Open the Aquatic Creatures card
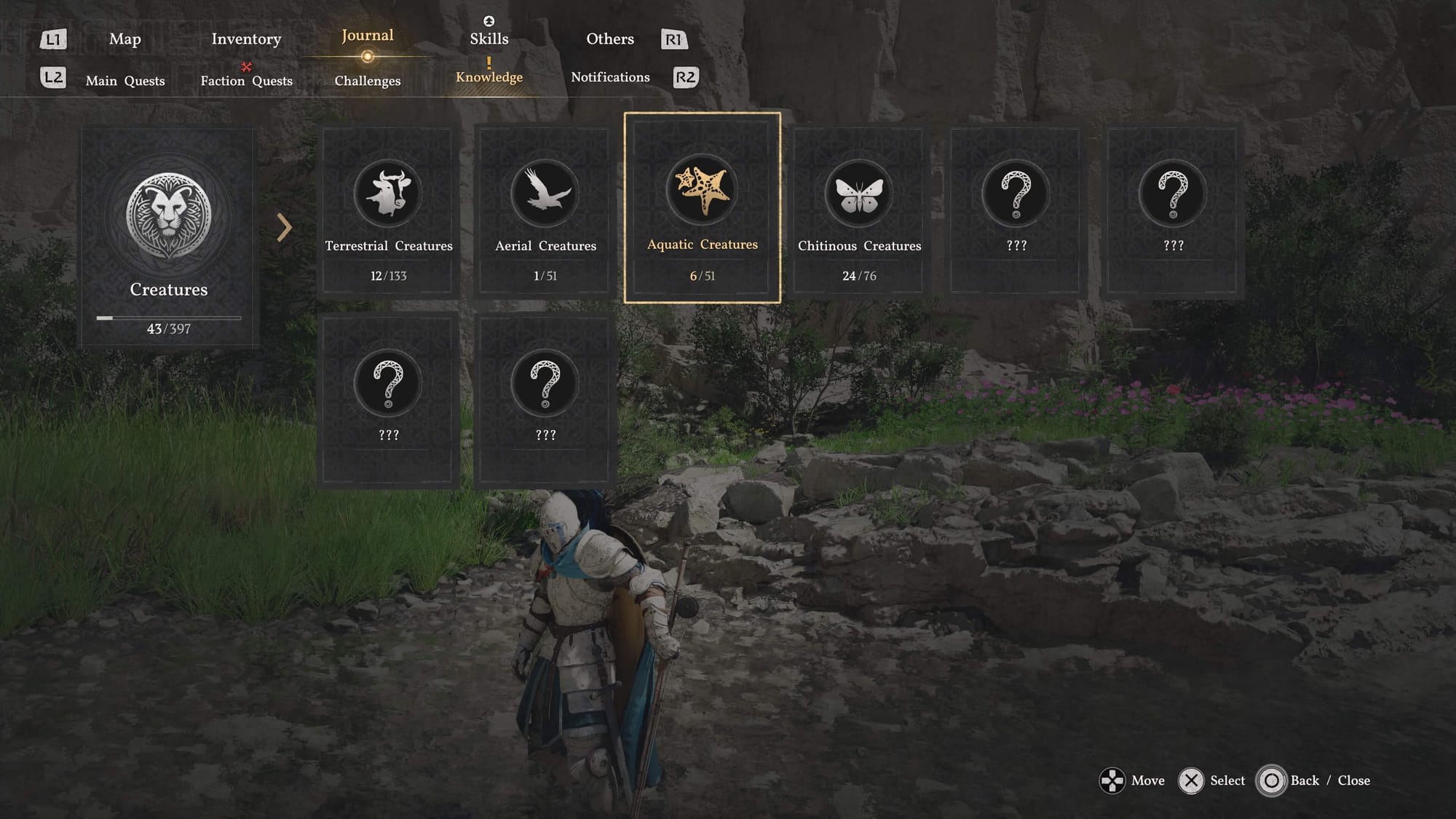Viewport: 1456px width, 819px height. click(x=703, y=208)
